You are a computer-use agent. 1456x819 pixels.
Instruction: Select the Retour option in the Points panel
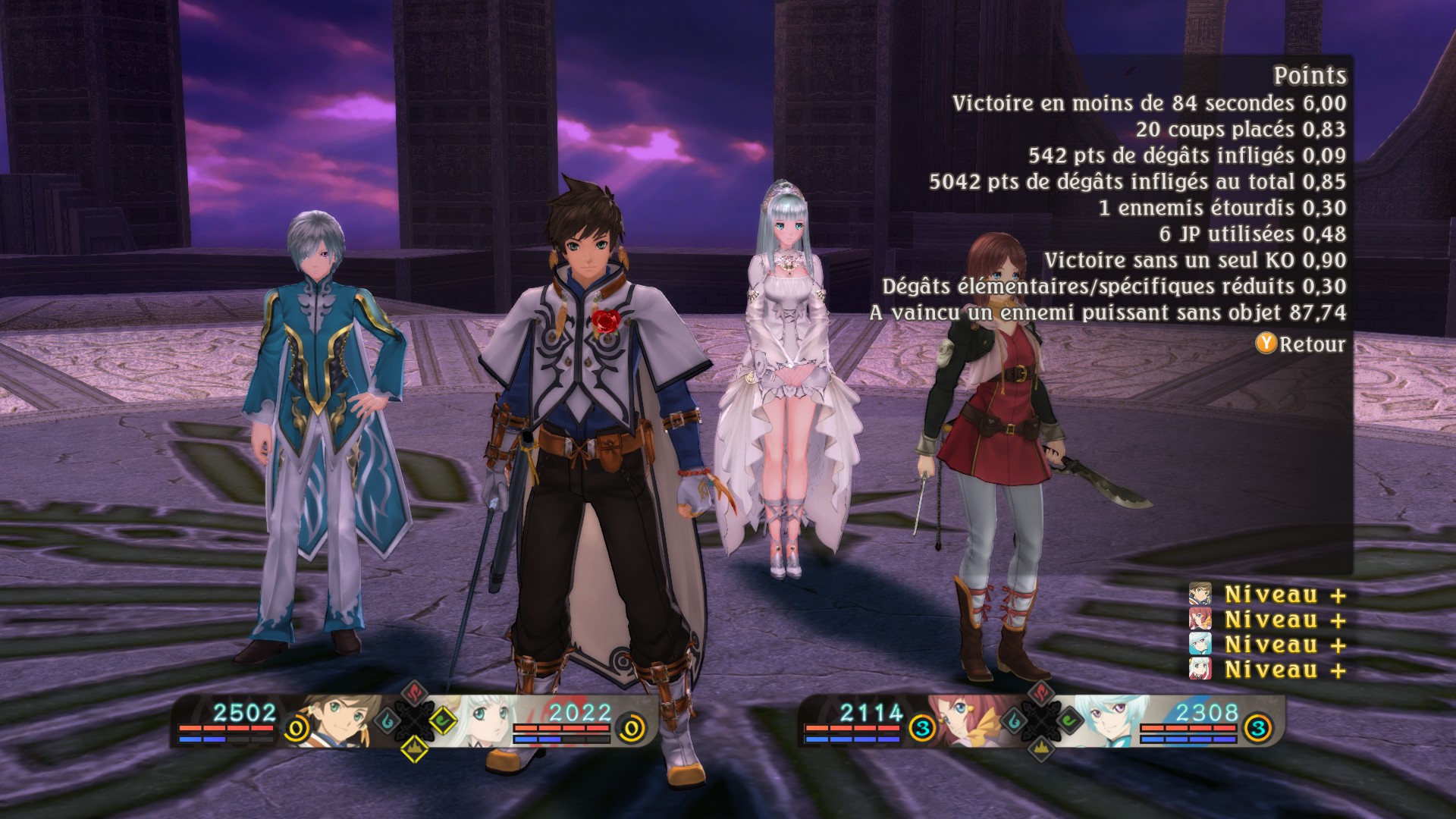pyautogui.click(x=1301, y=344)
